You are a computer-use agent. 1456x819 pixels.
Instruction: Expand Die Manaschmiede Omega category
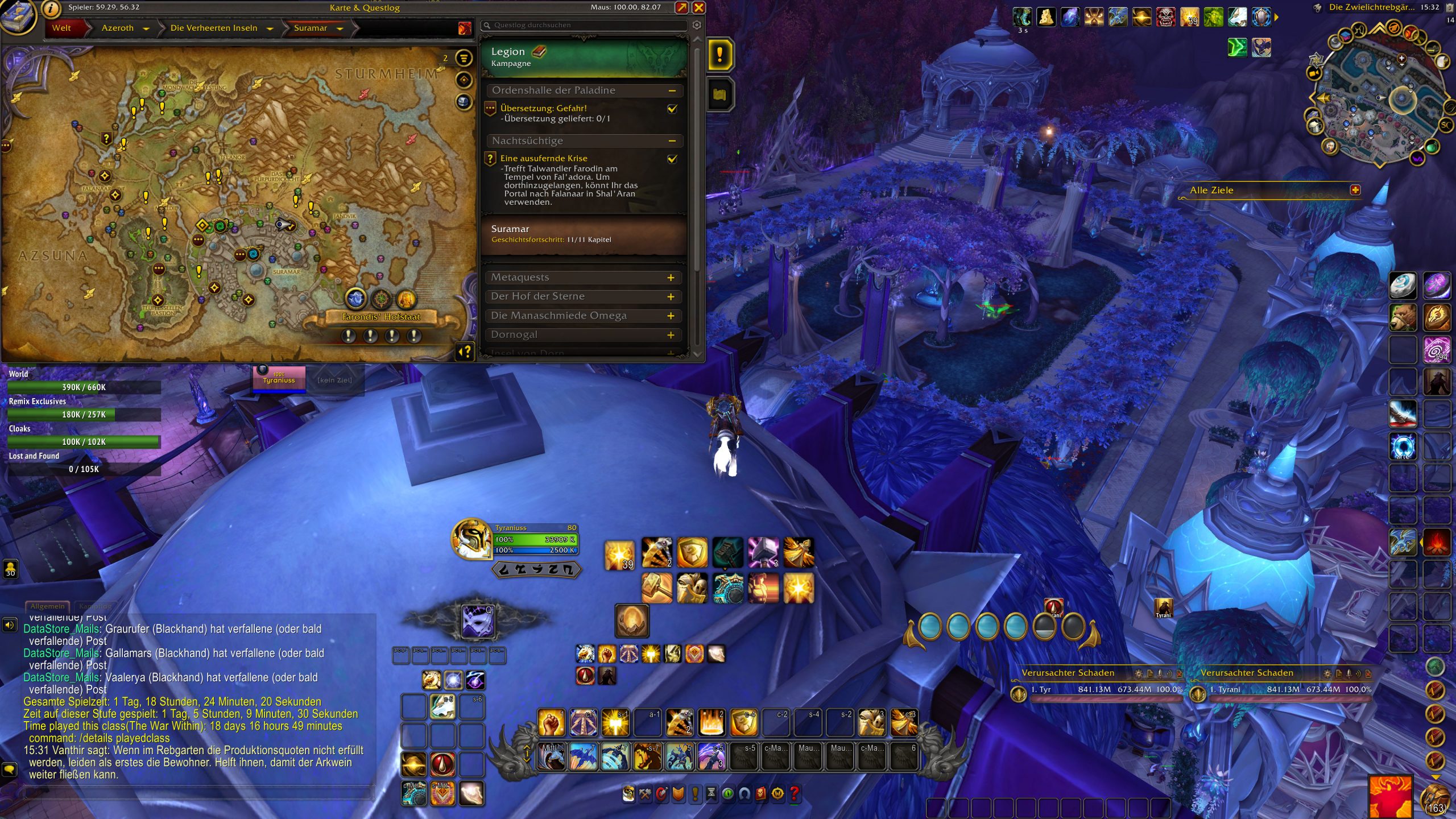coord(671,316)
